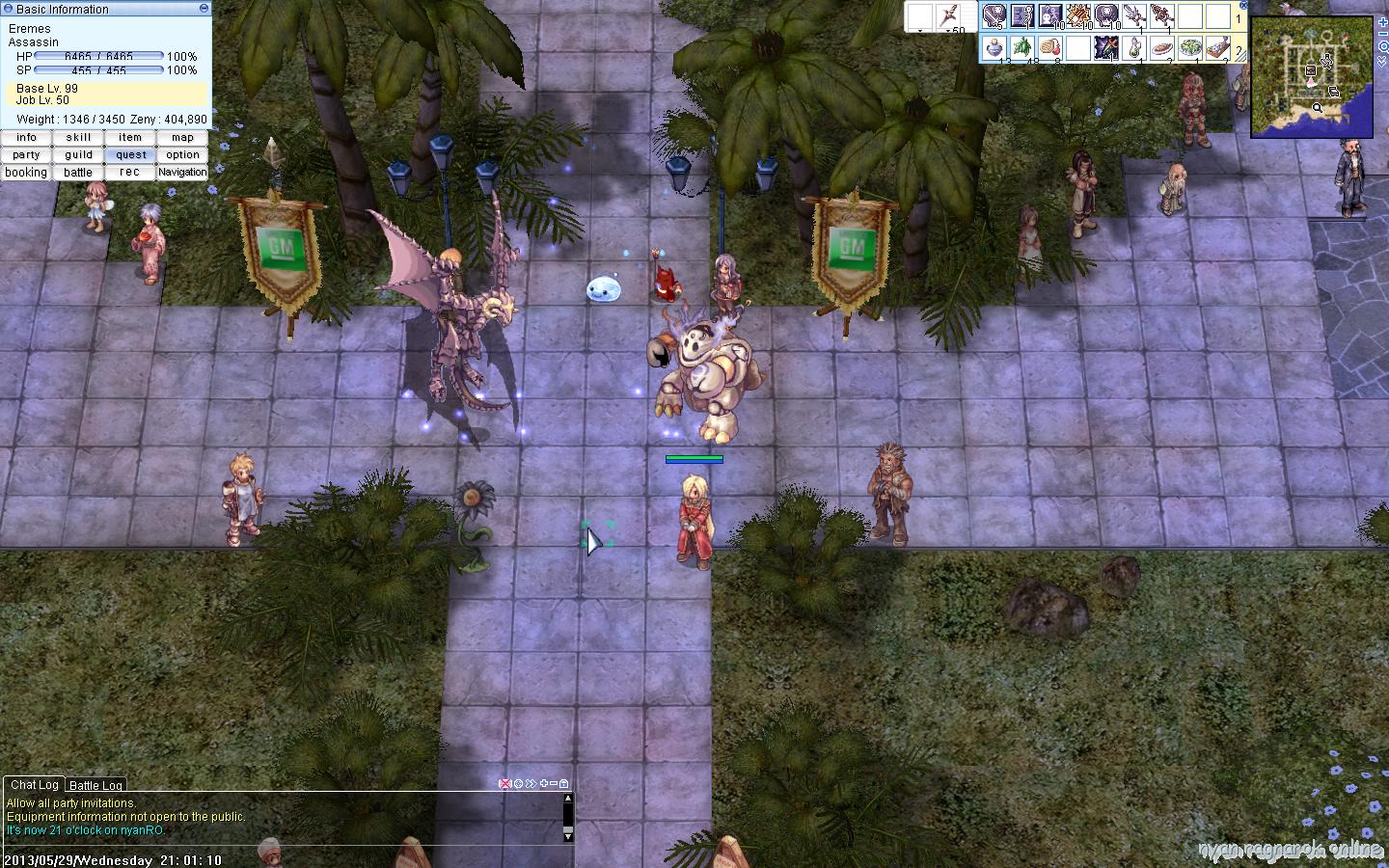Zoom in the minimap with plus button
The image size is (1389, 868).
tap(1383, 21)
